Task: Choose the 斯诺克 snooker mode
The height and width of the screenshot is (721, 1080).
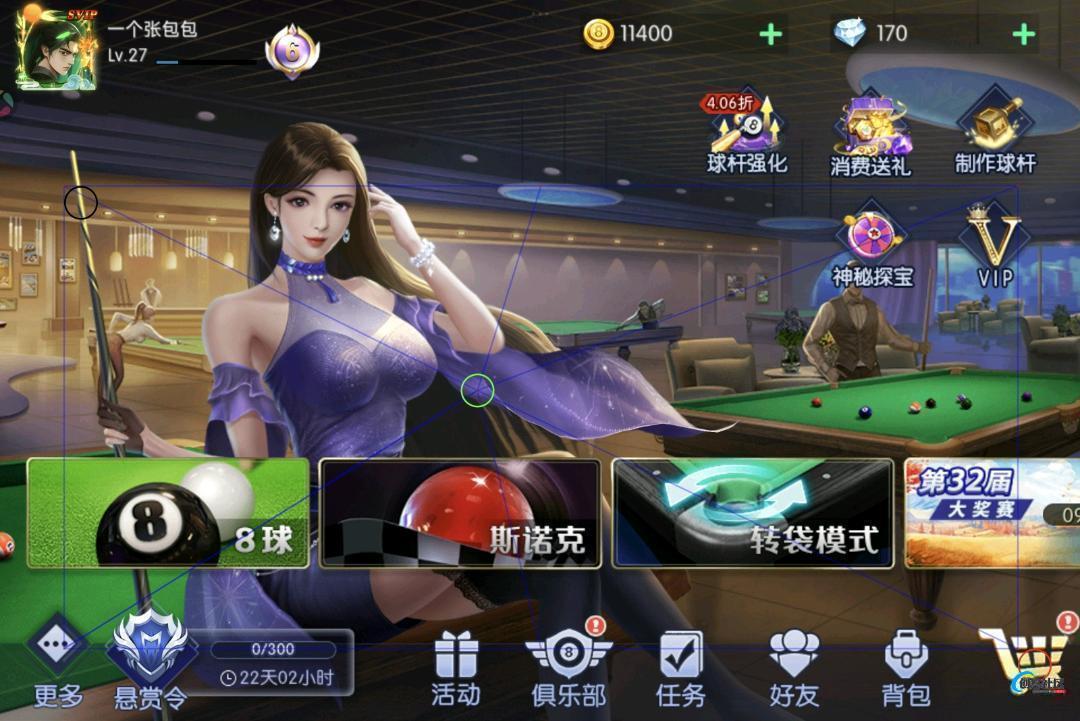Action: click(x=460, y=513)
